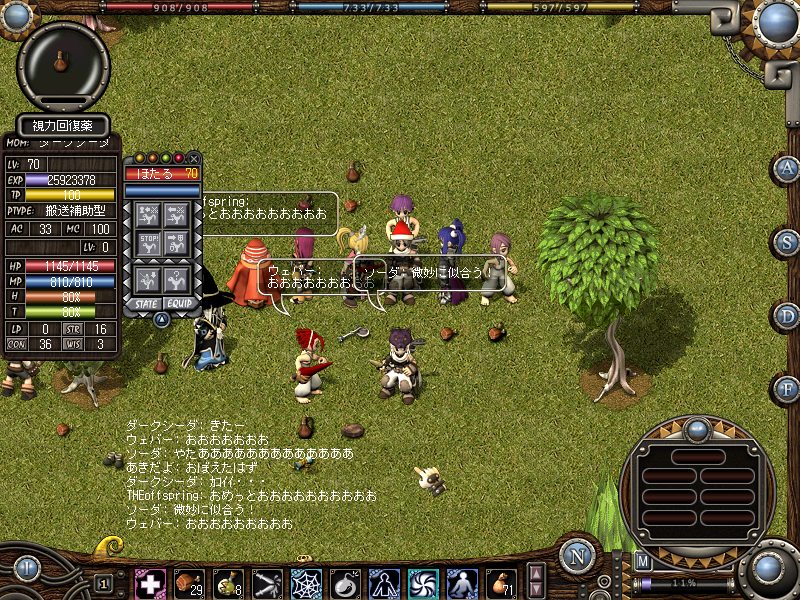Image resolution: width=800 pixels, height=600 pixels.
Task: Use the meat item with count 29
Action: [x=188, y=583]
